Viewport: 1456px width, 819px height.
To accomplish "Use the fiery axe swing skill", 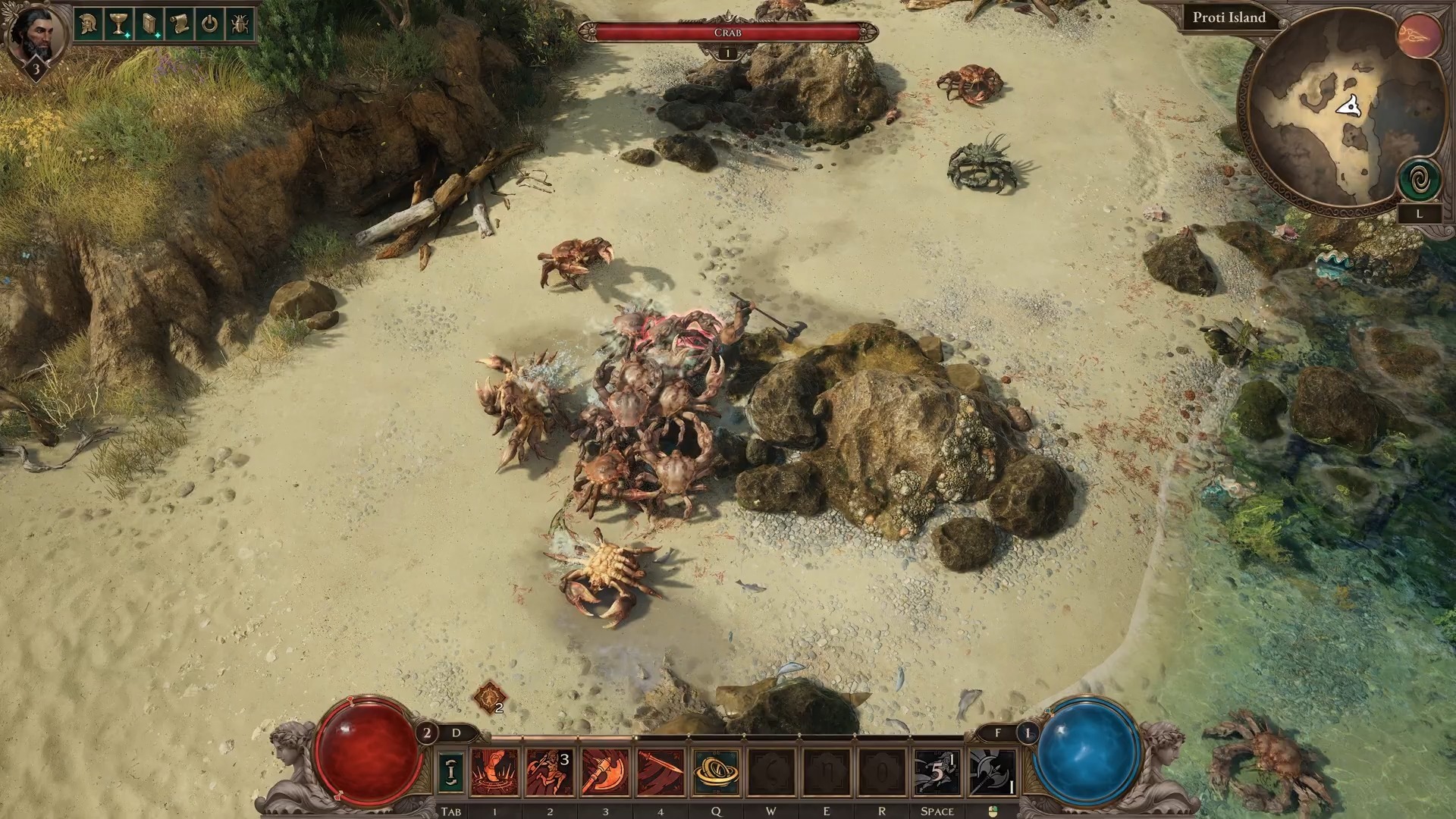I will [605, 772].
